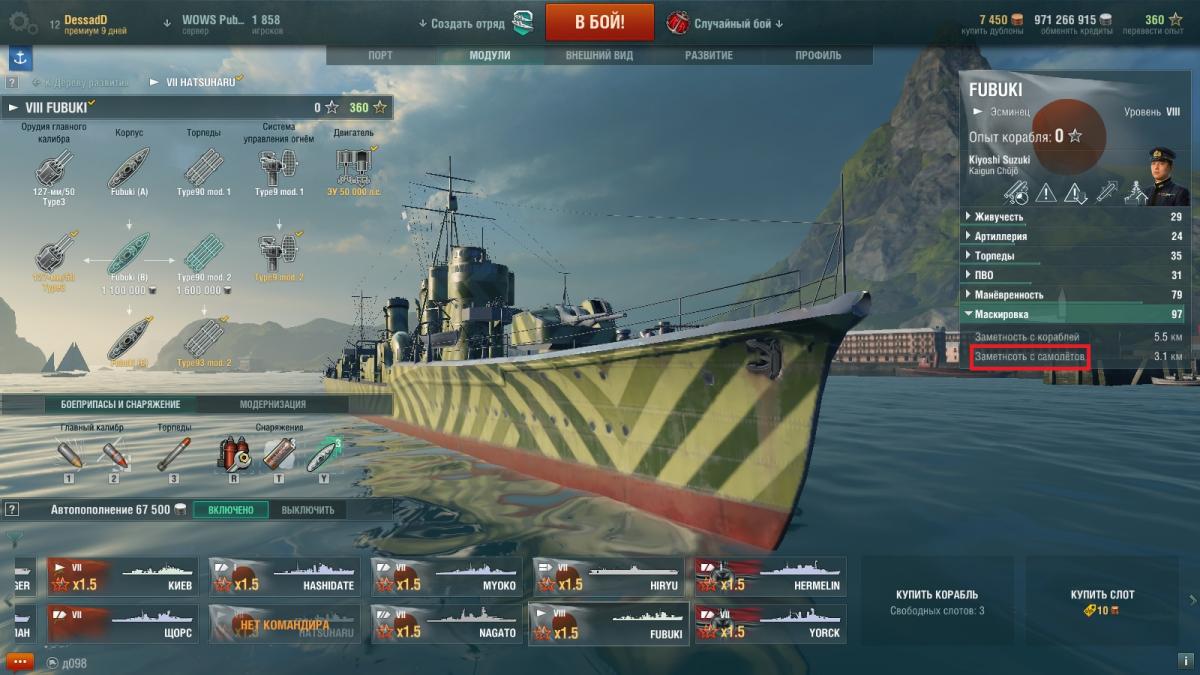Screen dimensions: 1200x675
Task: Select the engine module 50 000 л.с.
Action: pyautogui.click(x=354, y=166)
